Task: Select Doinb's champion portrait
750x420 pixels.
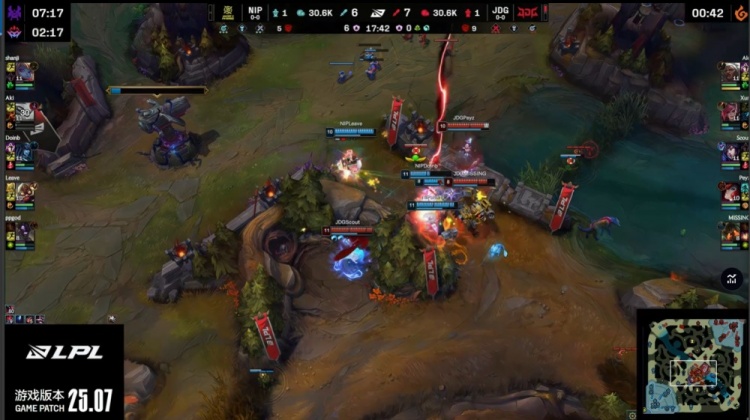Action: point(26,151)
